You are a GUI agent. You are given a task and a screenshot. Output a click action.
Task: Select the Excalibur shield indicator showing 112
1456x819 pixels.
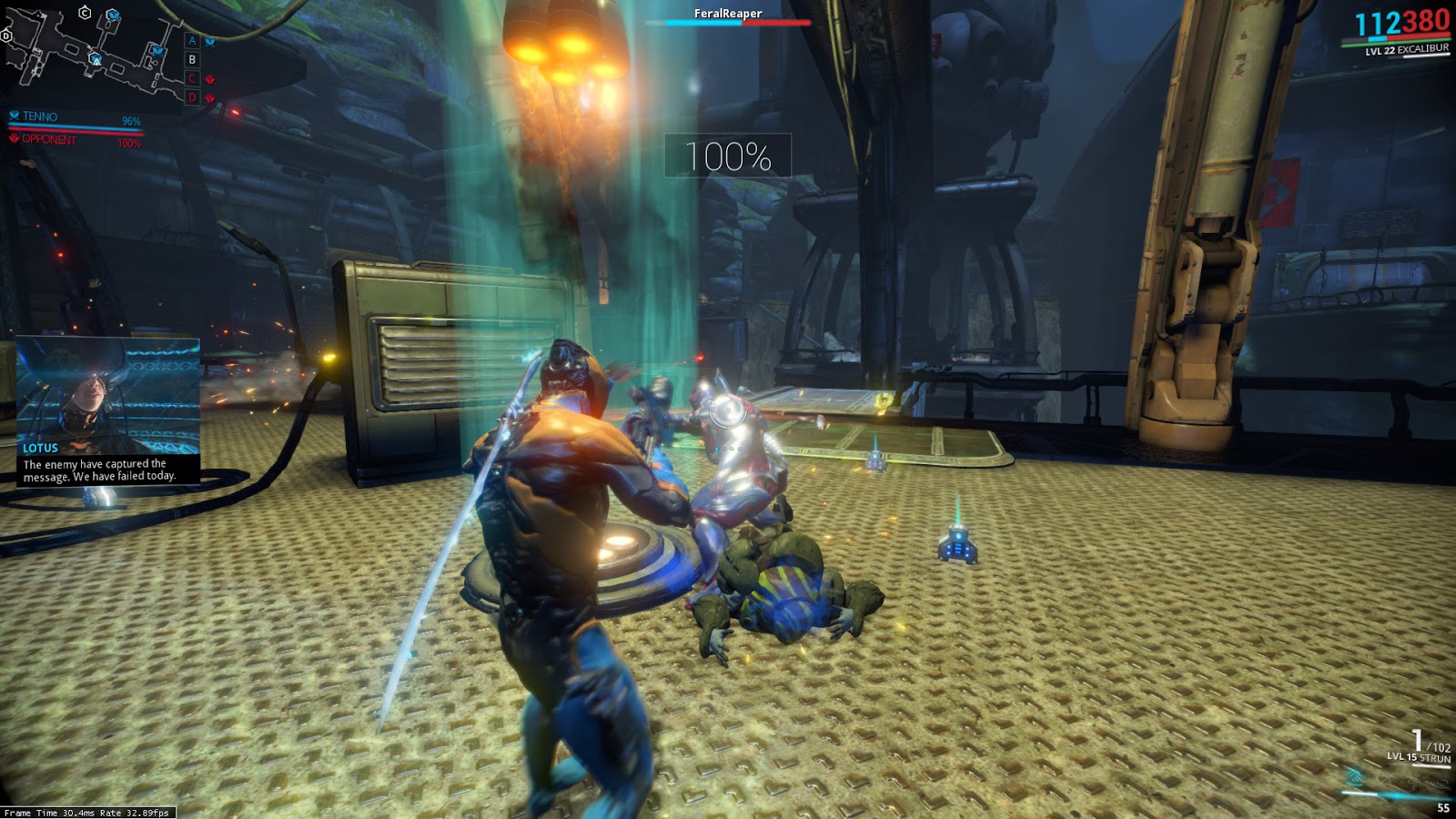(1376, 24)
